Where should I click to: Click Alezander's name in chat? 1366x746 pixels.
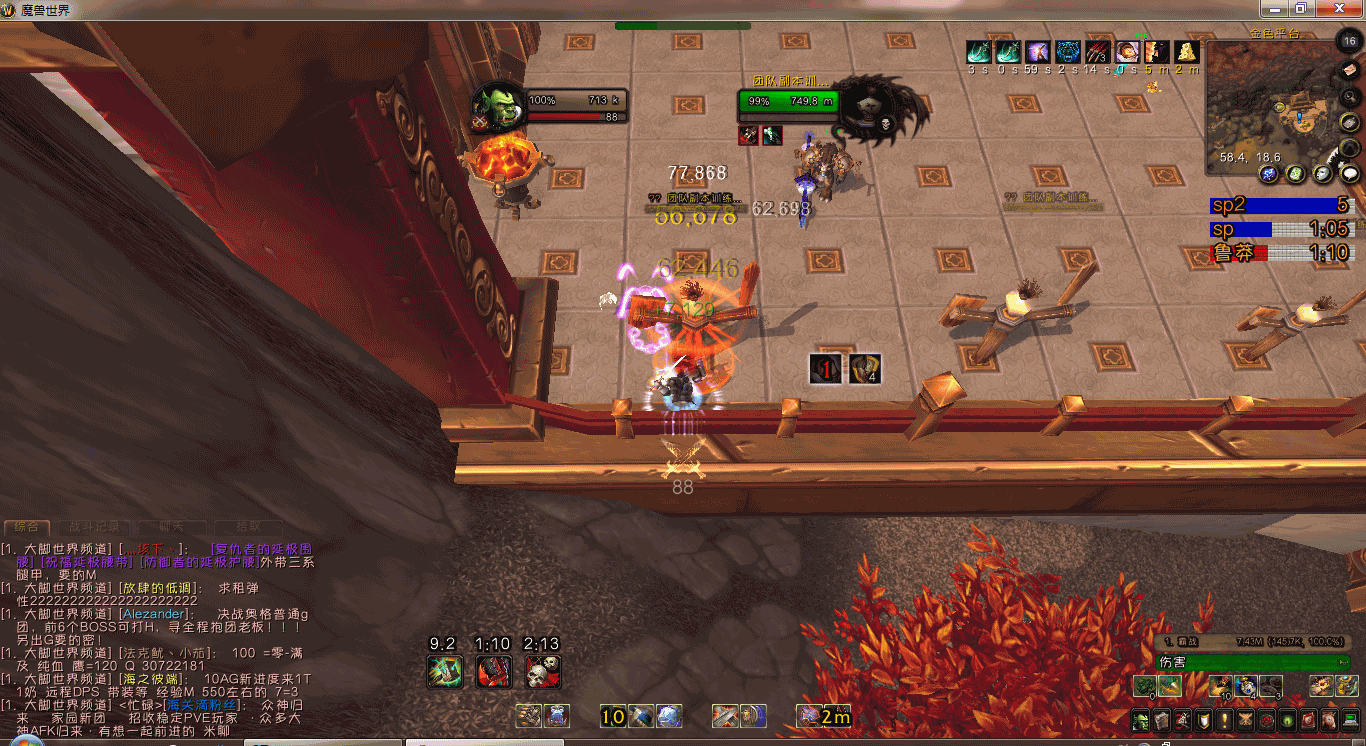coord(152,614)
